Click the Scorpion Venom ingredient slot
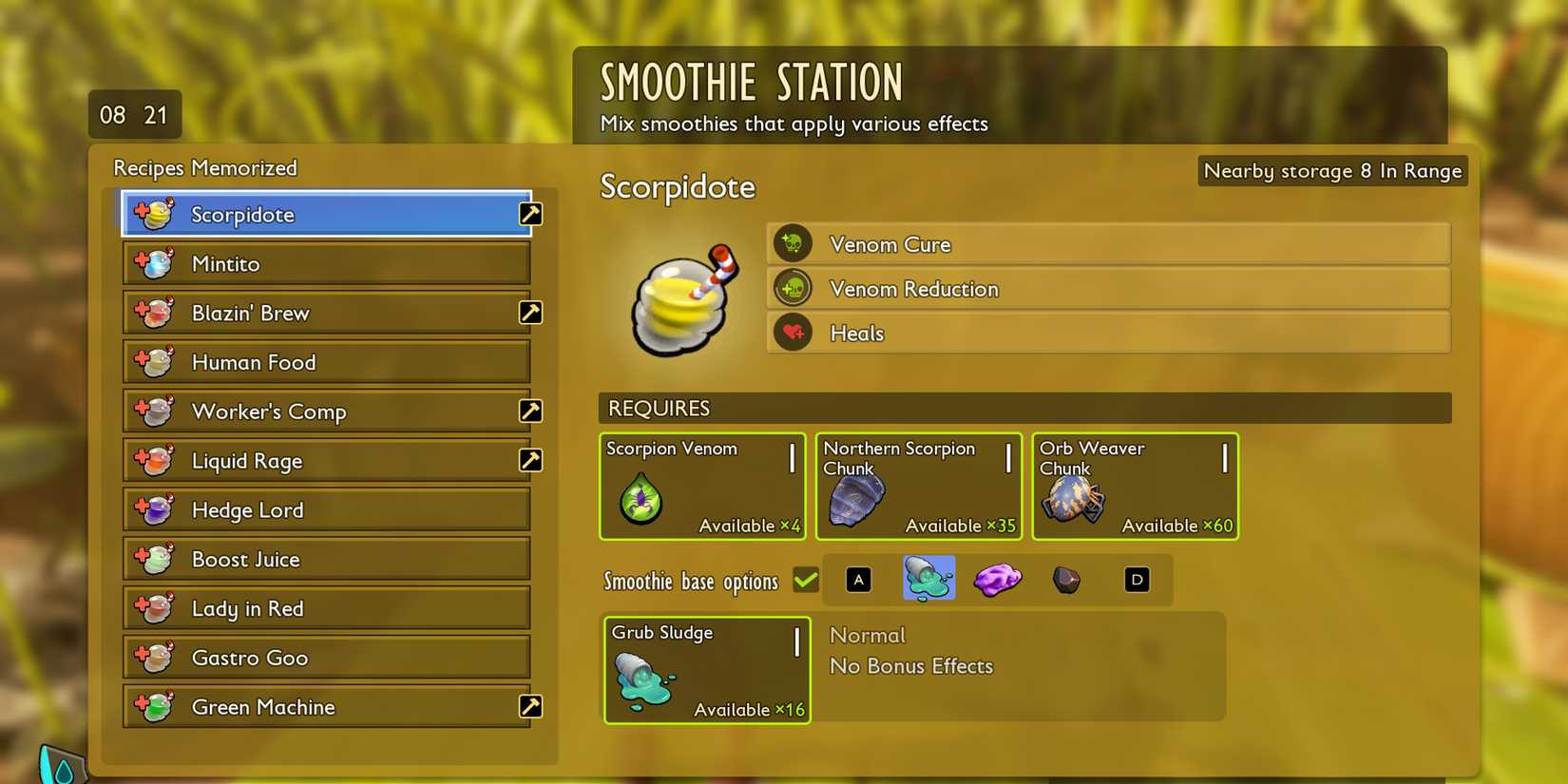 pyautogui.click(x=702, y=487)
